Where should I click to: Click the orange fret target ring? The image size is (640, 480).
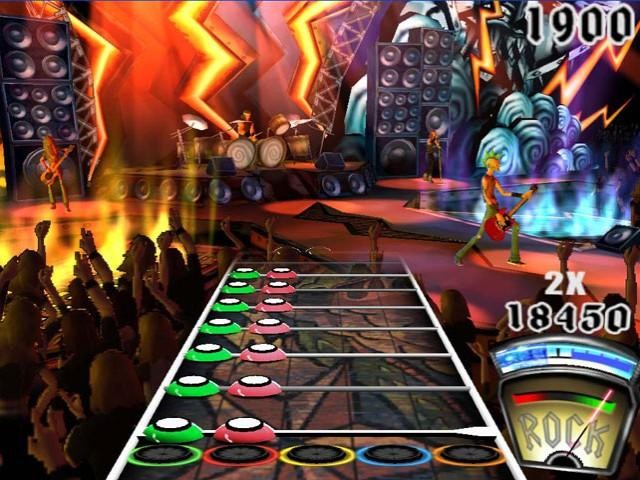[469, 456]
